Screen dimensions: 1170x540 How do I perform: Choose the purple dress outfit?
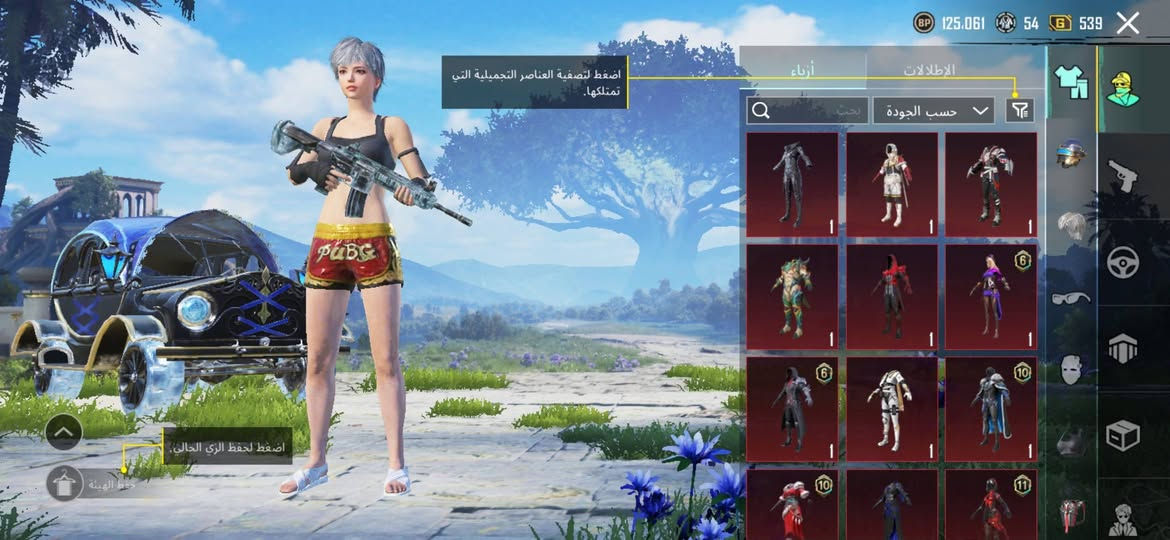990,296
